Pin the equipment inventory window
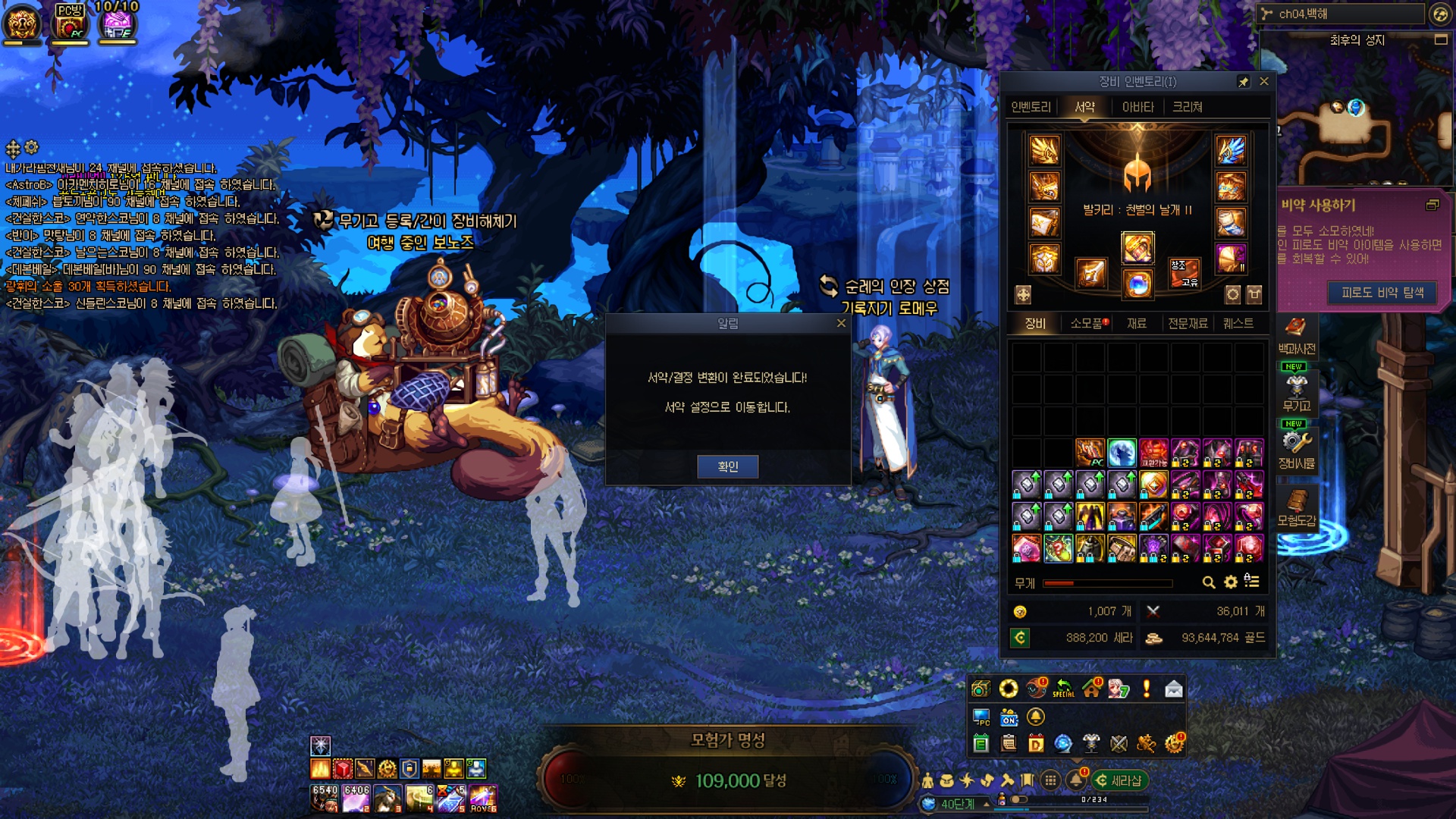 point(1244,82)
